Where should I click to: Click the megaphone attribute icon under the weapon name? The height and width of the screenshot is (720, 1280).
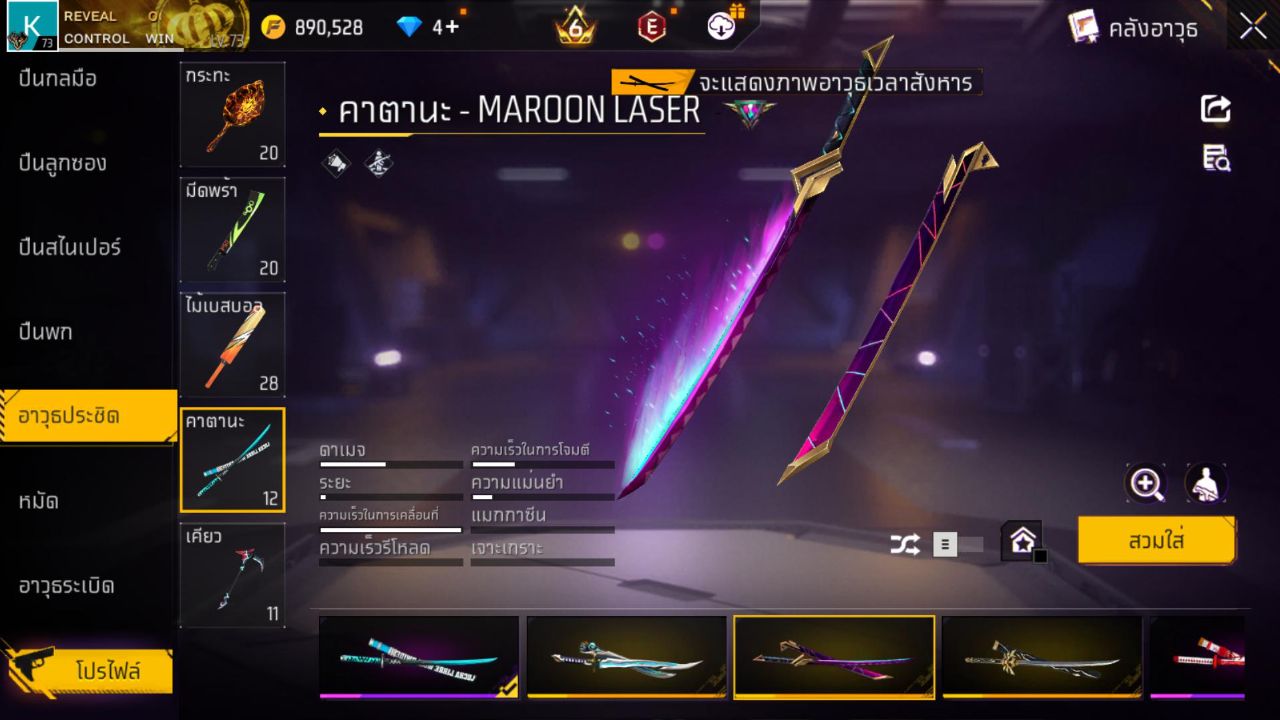(334, 162)
